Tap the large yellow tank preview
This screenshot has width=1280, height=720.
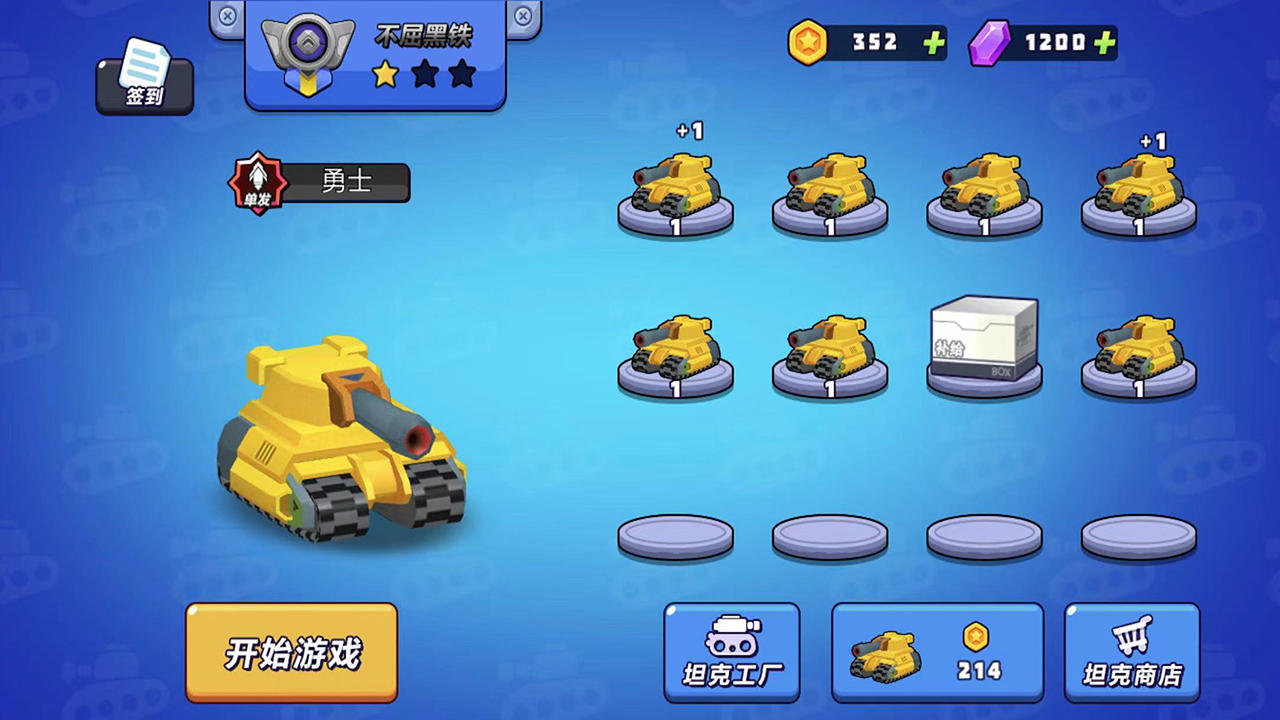click(x=345, y=440)
